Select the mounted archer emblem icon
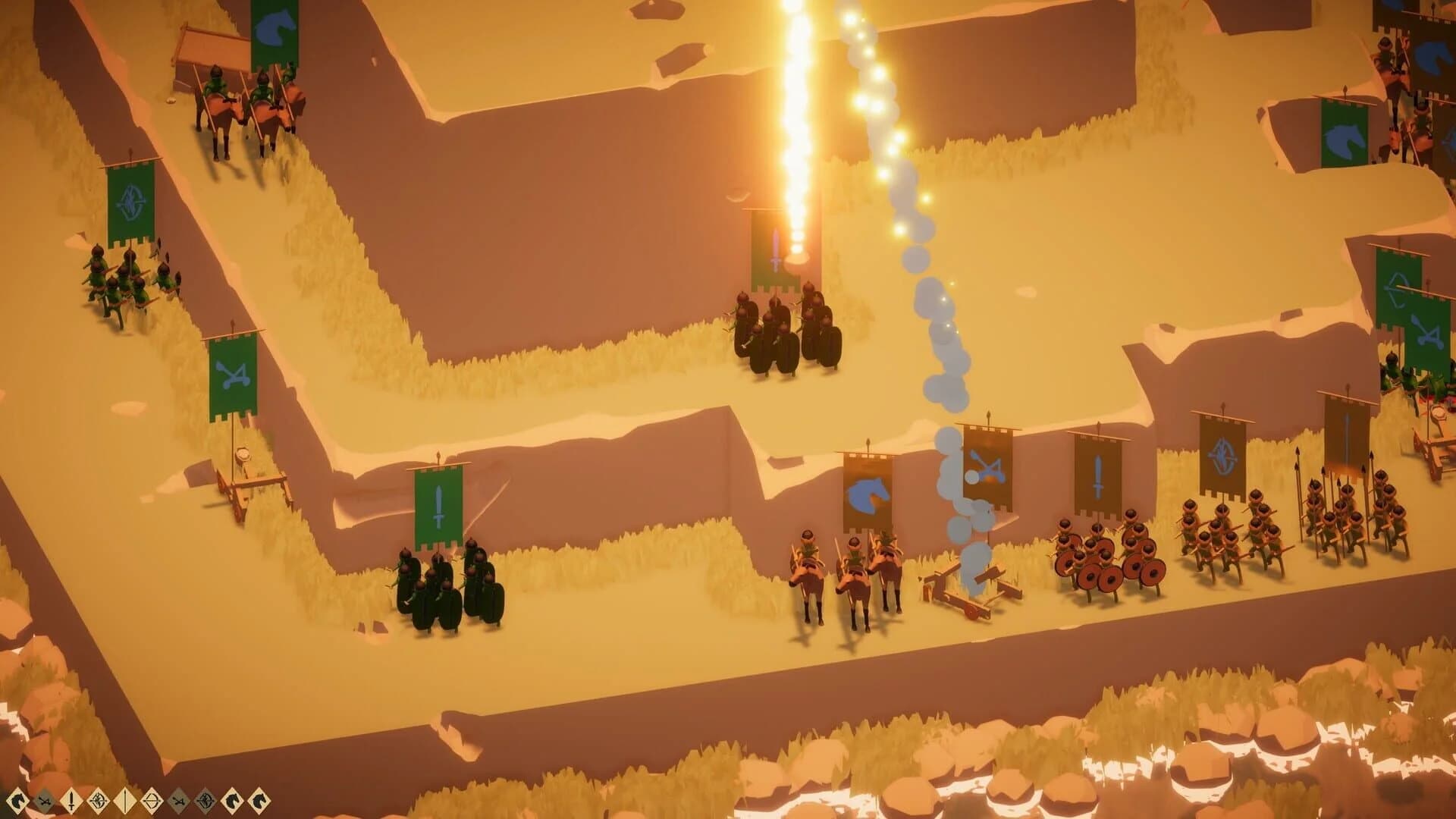1456x819 pixels. tap(97, 800)
